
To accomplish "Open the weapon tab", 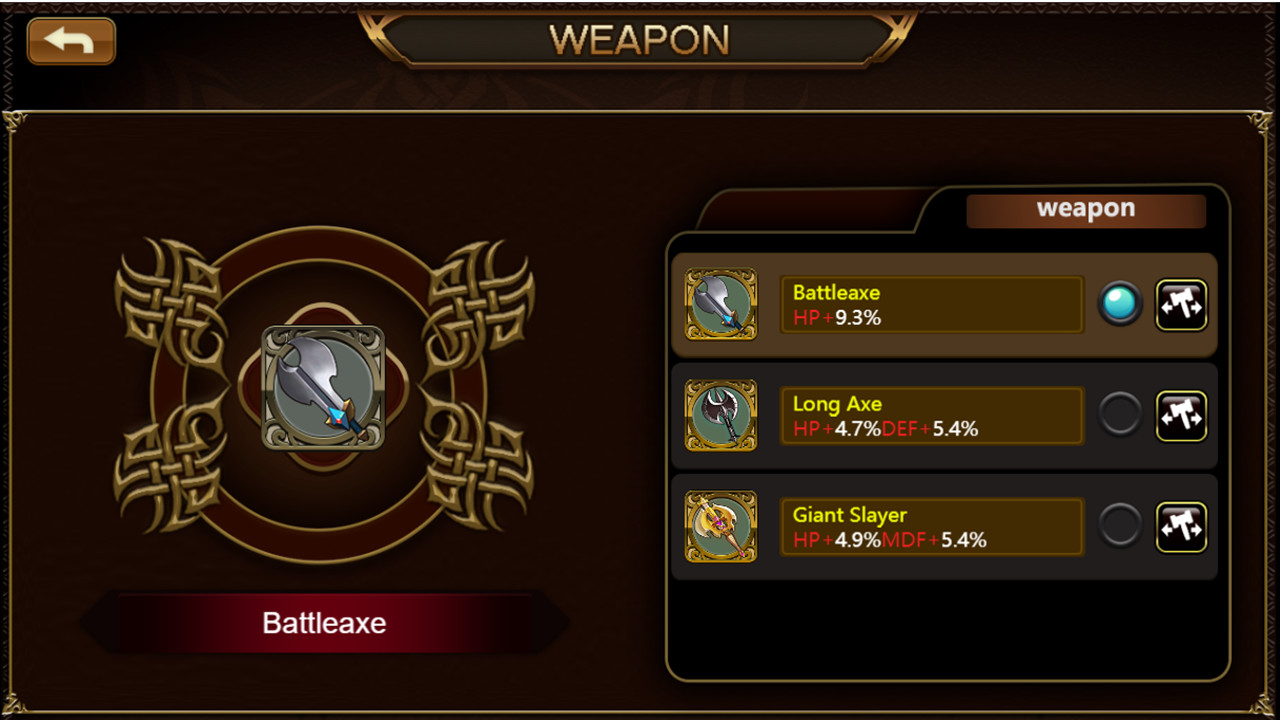I will 1085,210.
